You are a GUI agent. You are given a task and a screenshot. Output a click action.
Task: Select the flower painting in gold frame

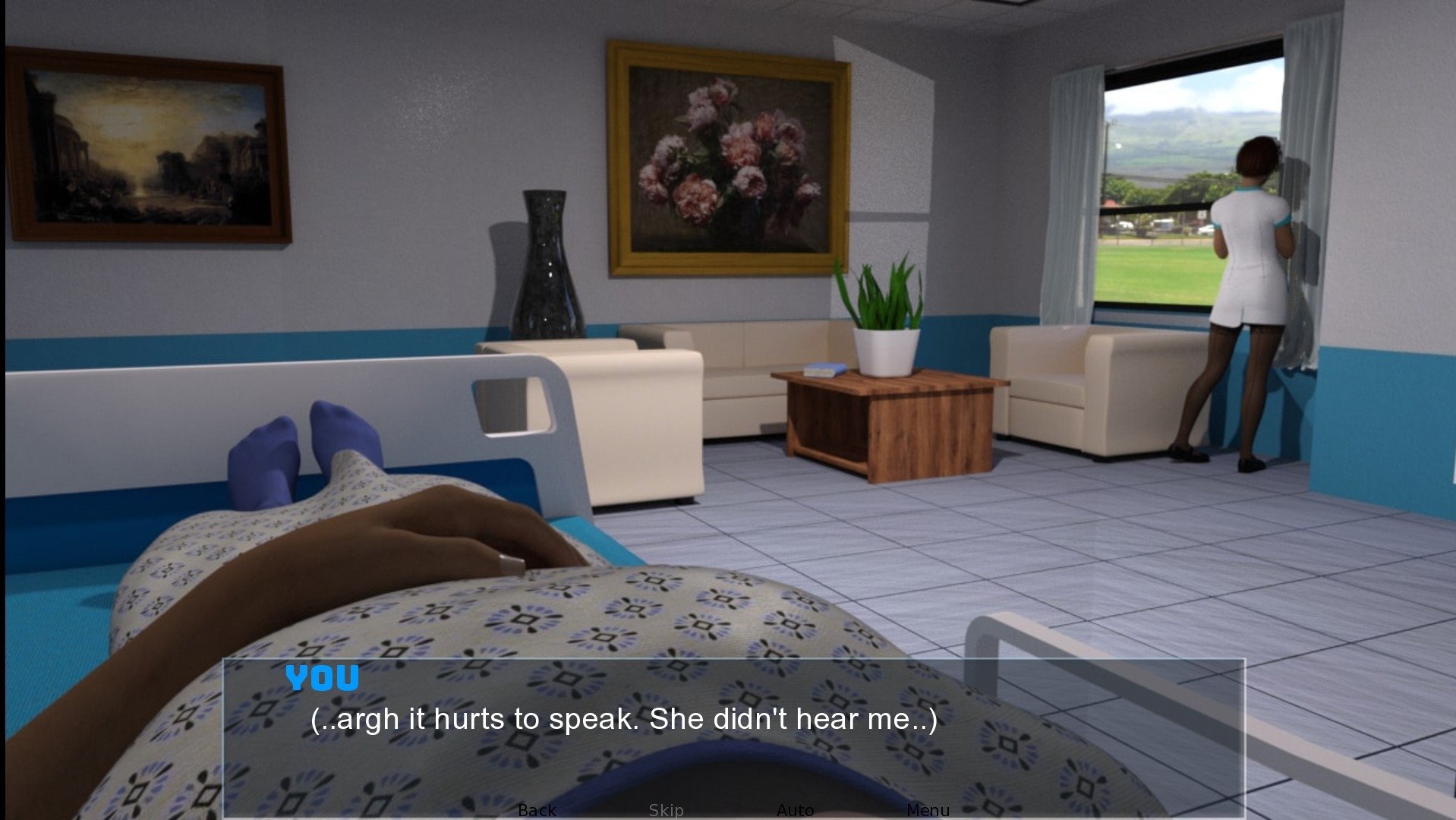pyautogui.click(x=729, y=152)
